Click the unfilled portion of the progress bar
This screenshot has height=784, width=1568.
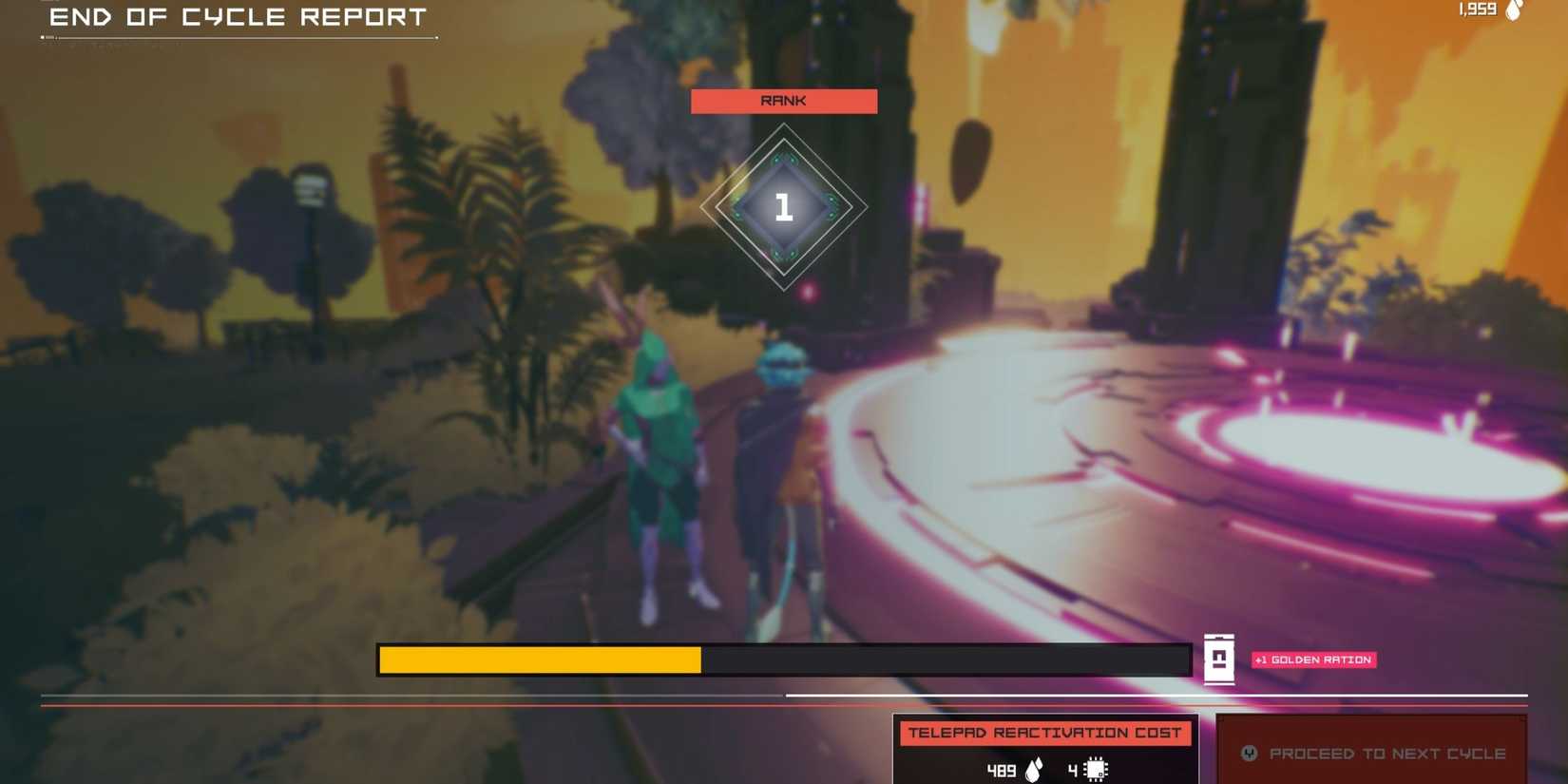click(x=950, y=659)
